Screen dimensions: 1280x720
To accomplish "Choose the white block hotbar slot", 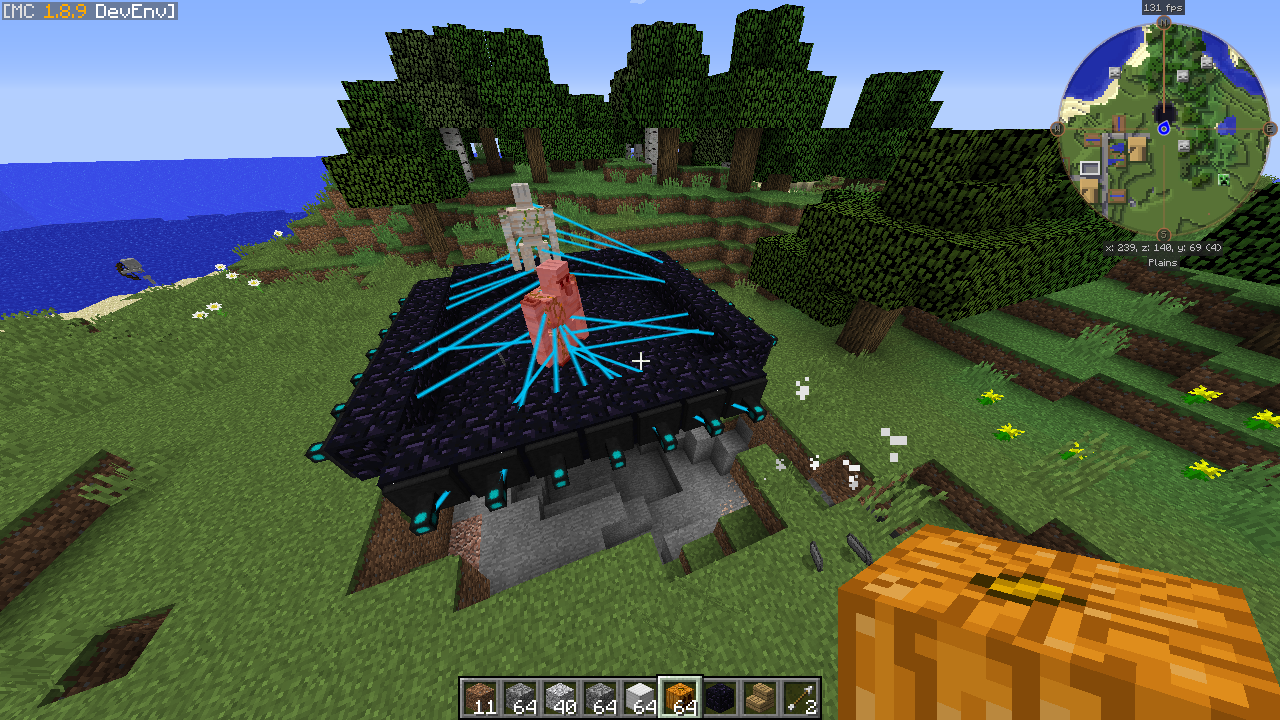I will coord(640,697).
